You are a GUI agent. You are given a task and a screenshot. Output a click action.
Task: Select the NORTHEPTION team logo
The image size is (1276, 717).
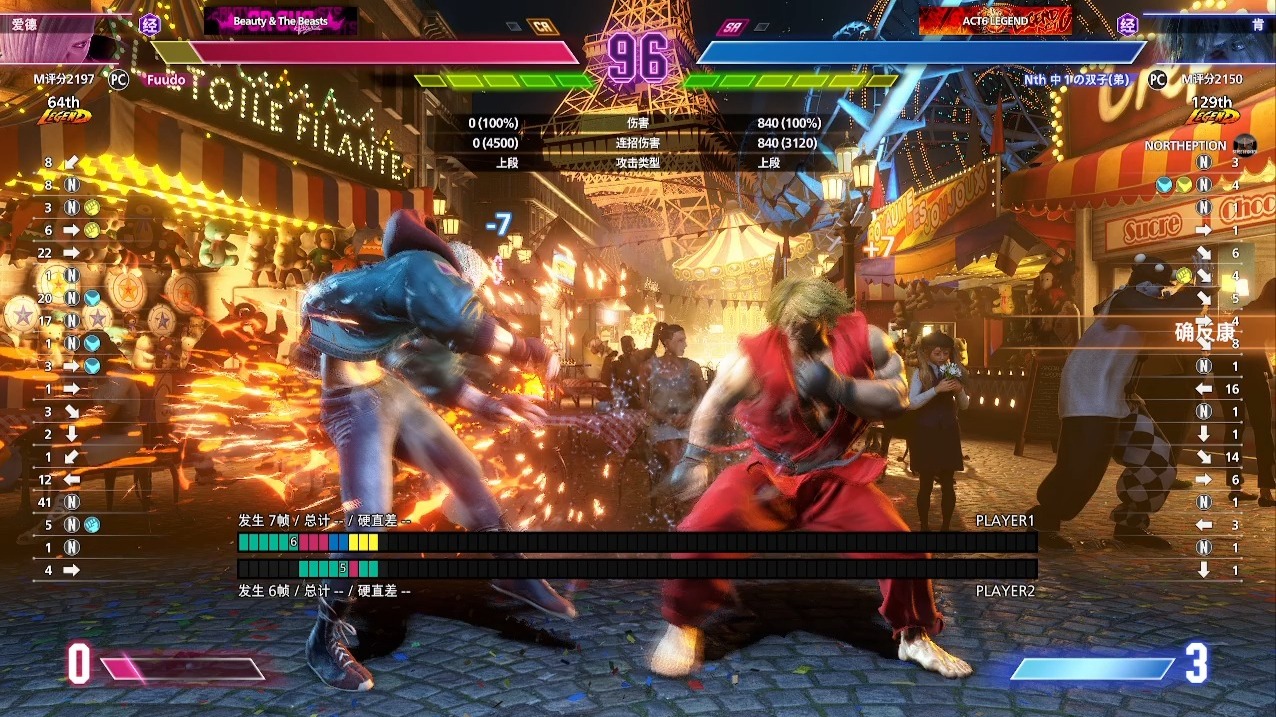[1244, 145]
